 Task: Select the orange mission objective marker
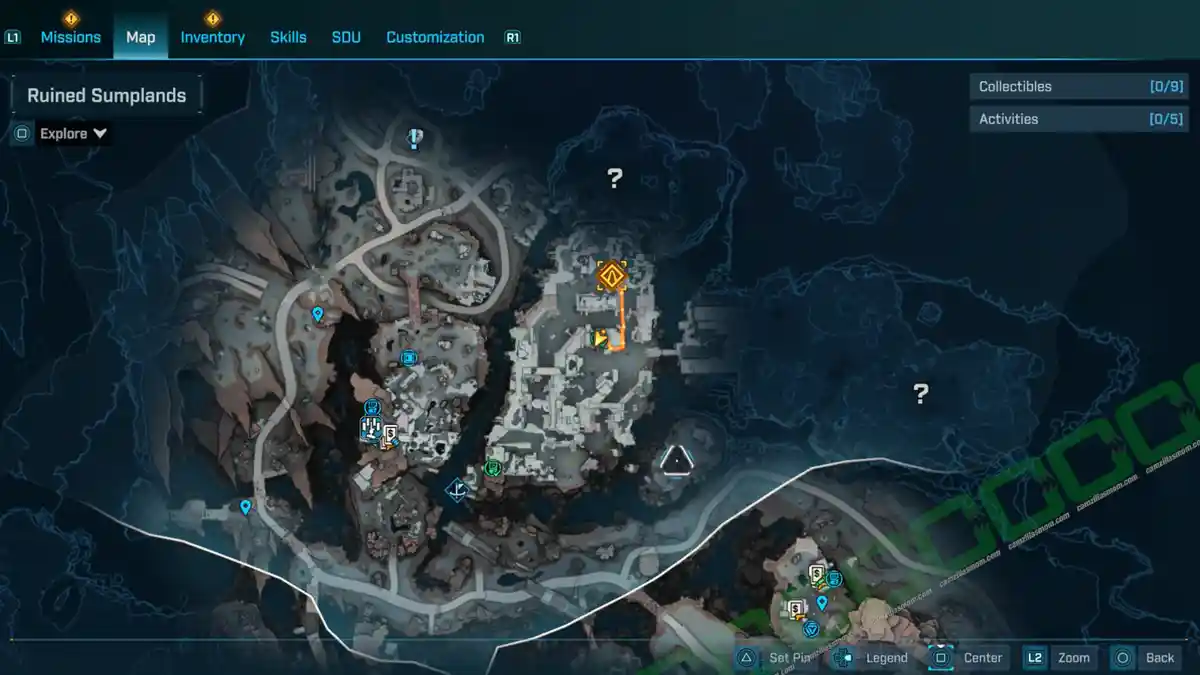pyautogui.click(x=611, y=275)
